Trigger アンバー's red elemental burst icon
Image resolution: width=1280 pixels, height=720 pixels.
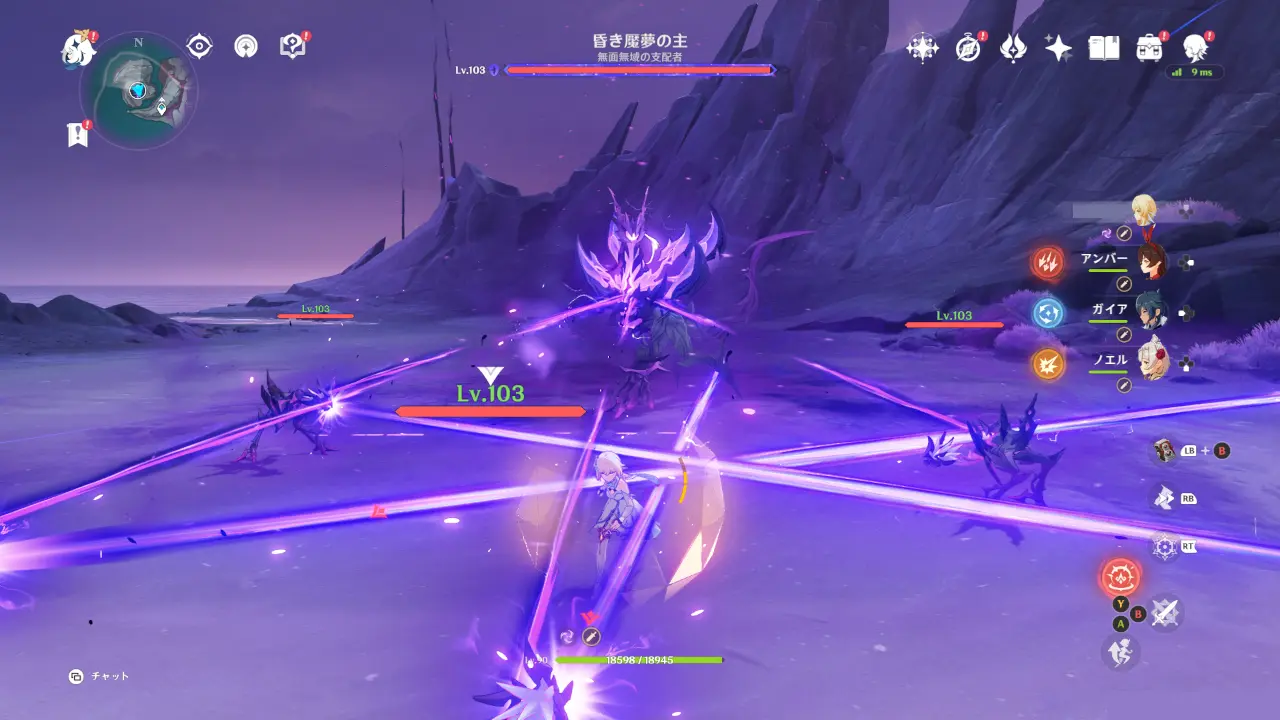[x=1048, y=263]
